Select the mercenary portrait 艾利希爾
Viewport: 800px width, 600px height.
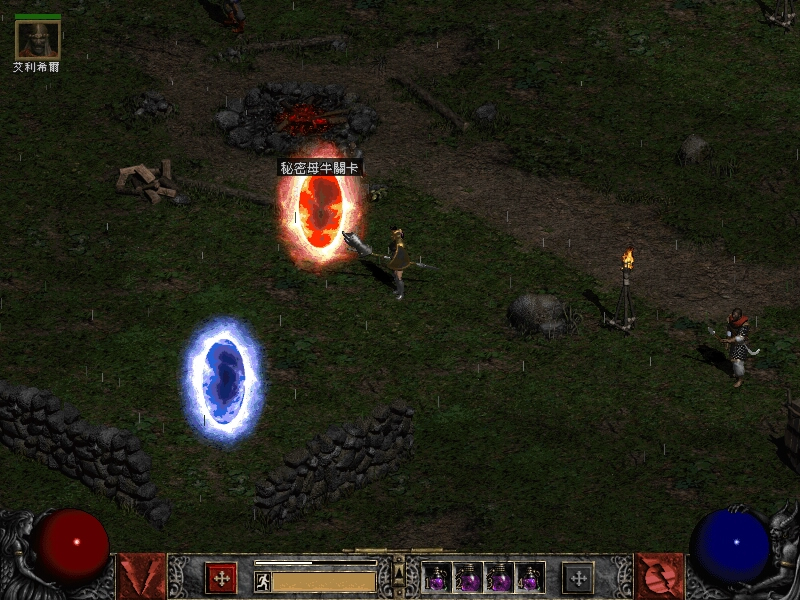click(x=38, y=39)
